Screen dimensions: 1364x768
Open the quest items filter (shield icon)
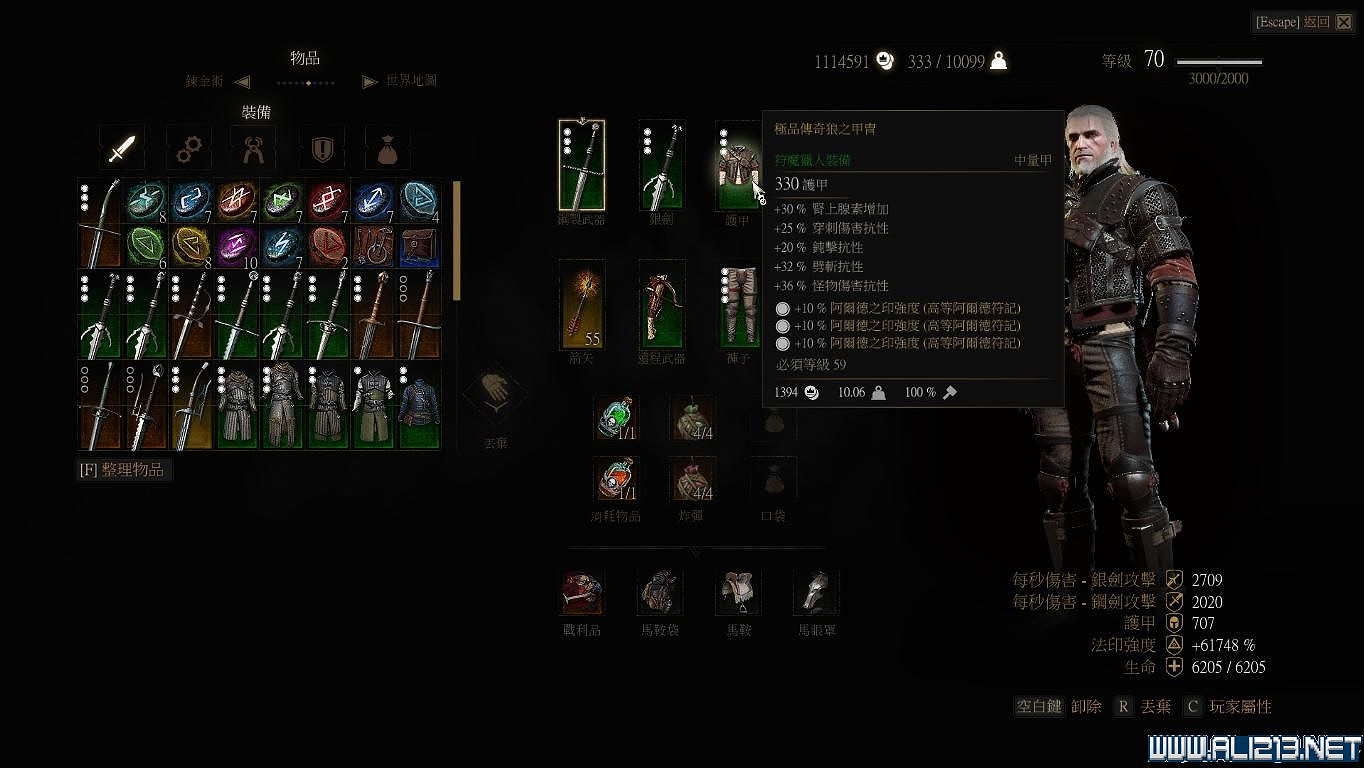tap(321, 146)
